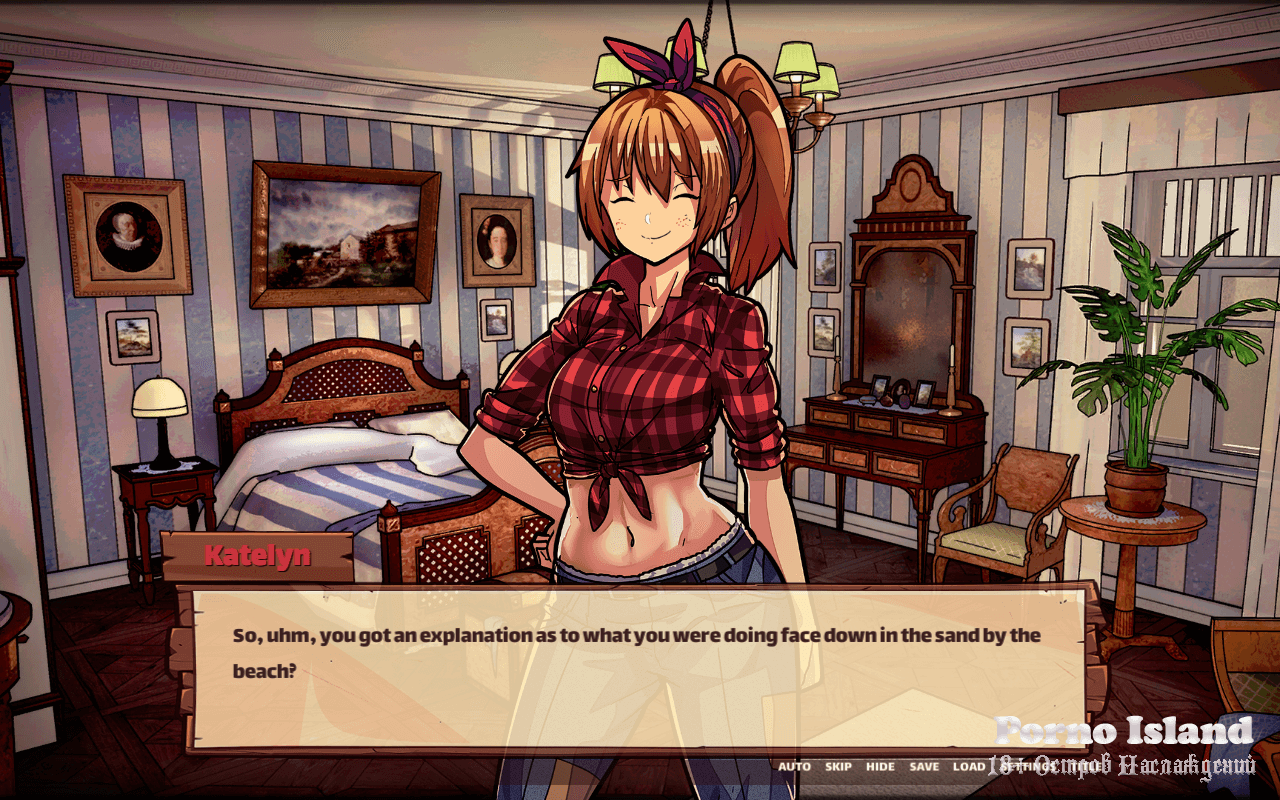Hide the dialogue interface
Screen dimensions: 1280x800
tap(881, 767)
